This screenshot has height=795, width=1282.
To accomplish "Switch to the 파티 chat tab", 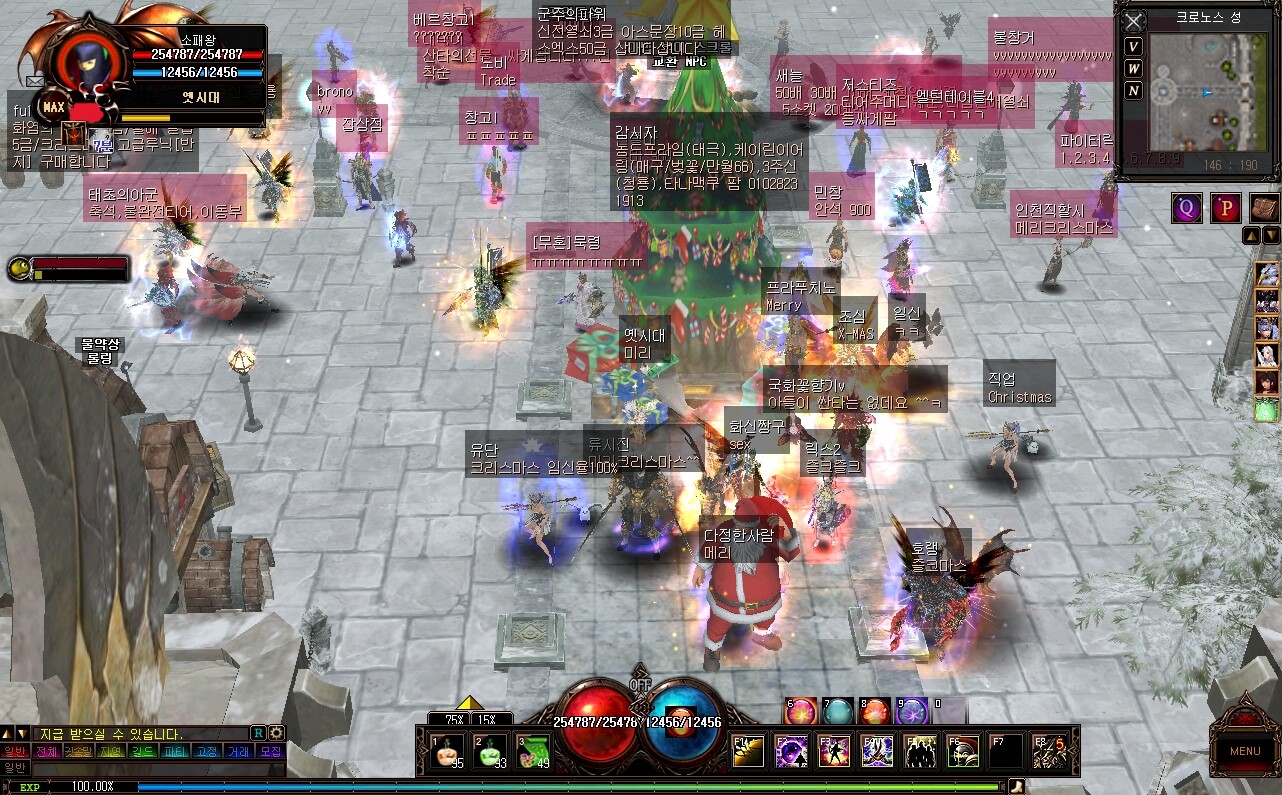I will coord(175,751).
